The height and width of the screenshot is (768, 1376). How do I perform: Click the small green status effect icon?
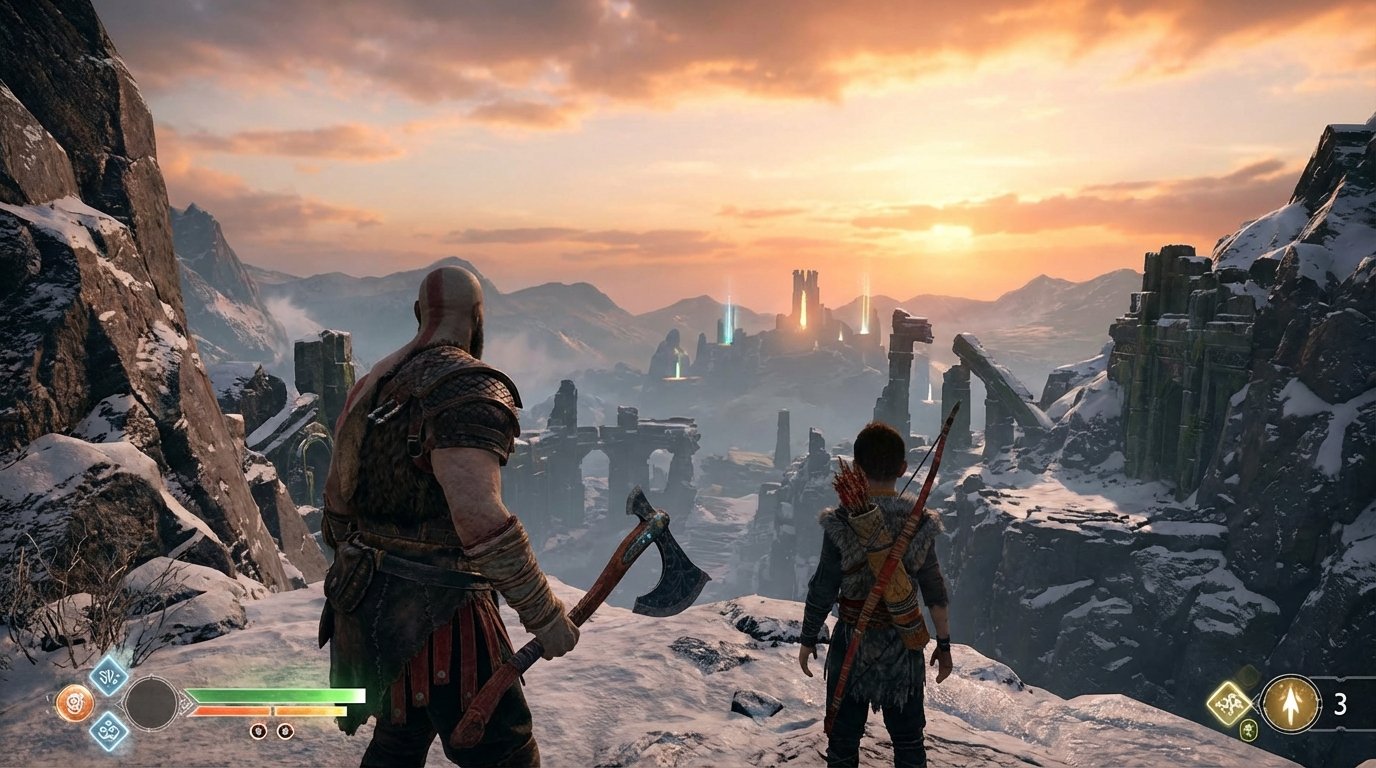click(1248, 729)
